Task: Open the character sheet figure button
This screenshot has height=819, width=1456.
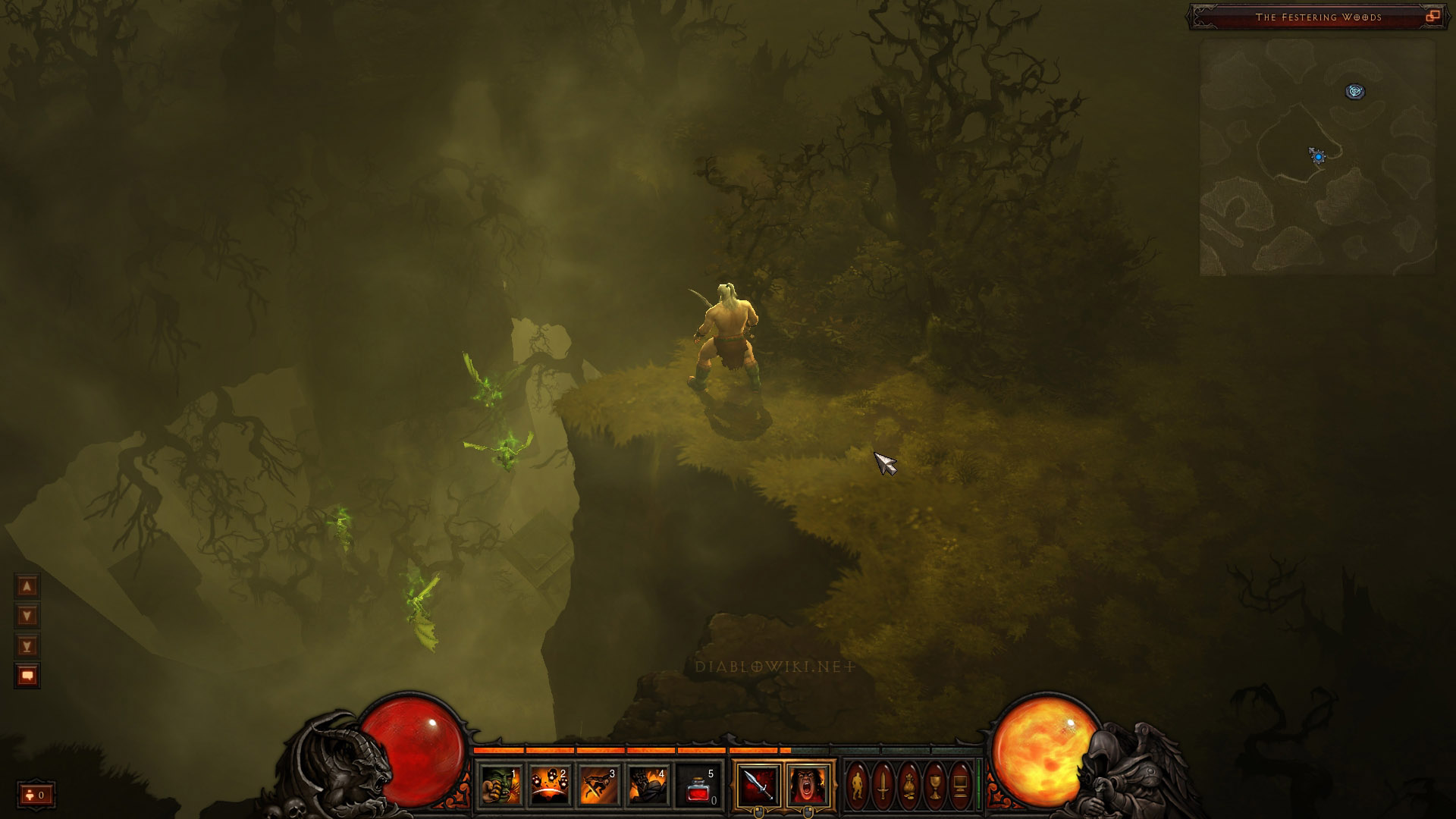Action: click(x=858, y=786)
